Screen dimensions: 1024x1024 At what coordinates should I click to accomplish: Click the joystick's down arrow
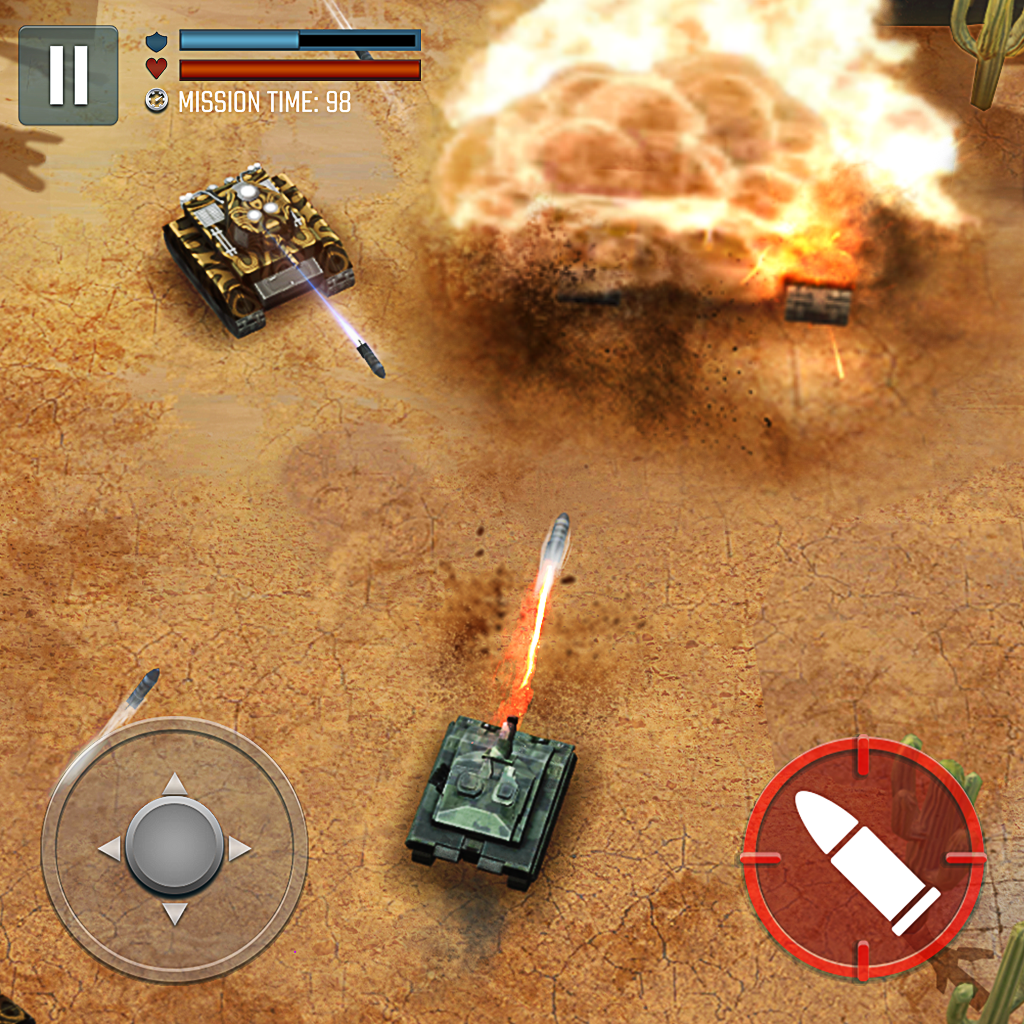tap(175, 913)
